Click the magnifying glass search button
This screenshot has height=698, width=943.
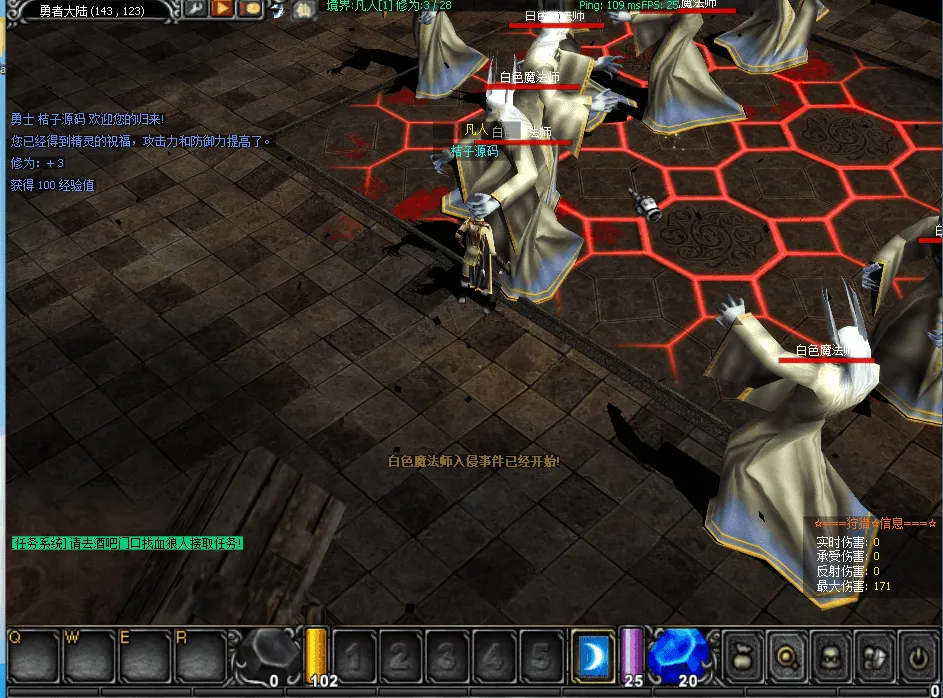(786, 656)
